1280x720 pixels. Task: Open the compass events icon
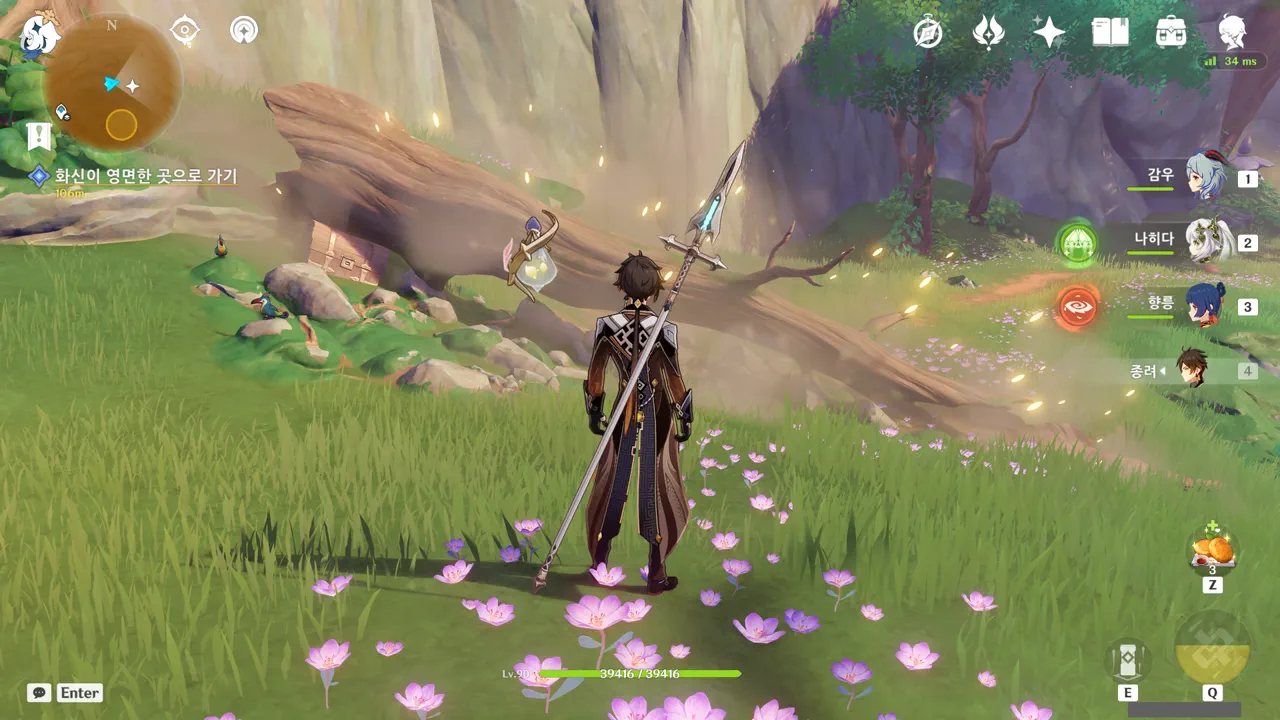point(928,33)
